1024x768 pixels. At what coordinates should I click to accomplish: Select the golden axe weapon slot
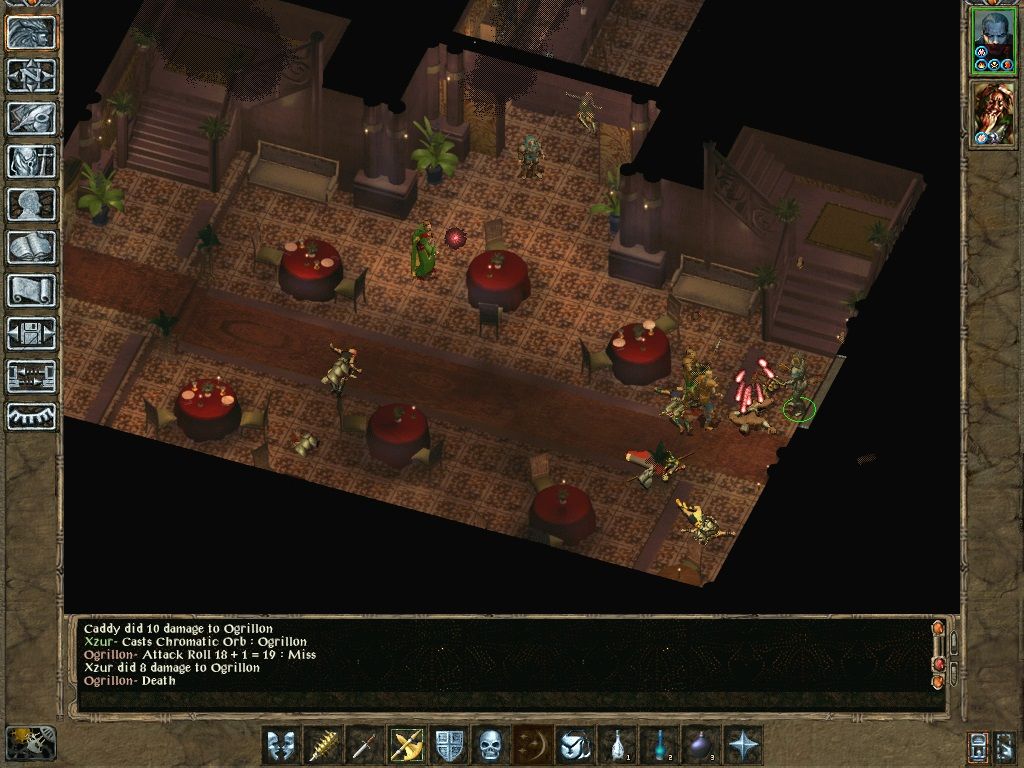click(406, 745)
